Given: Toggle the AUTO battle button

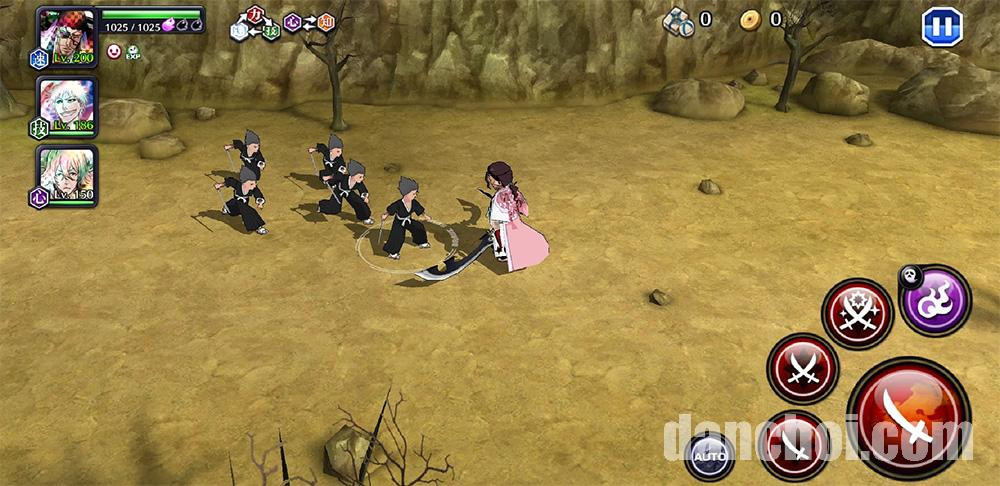Looking at the screenshot, I should [709, 456].
